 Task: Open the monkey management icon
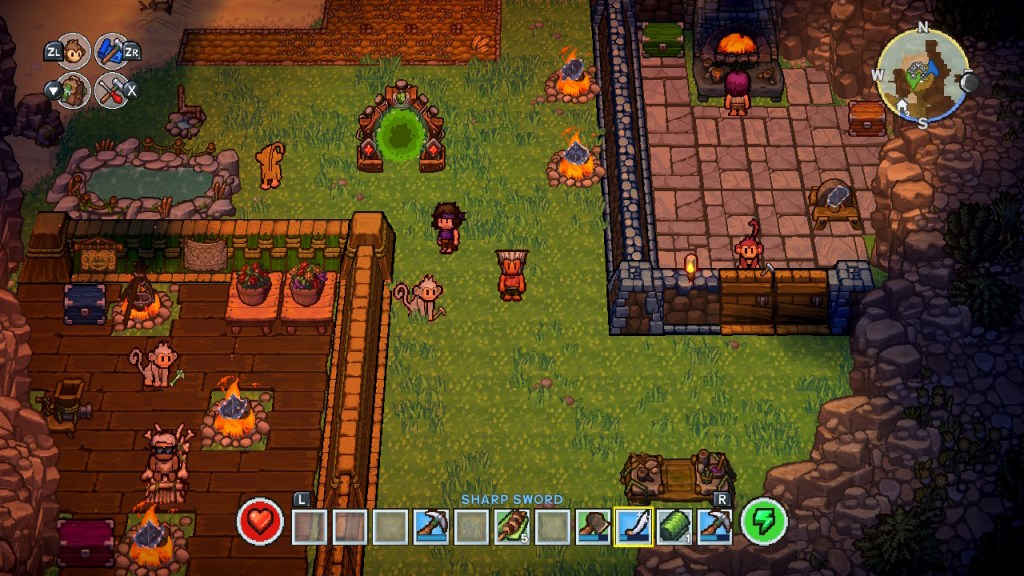73,51
